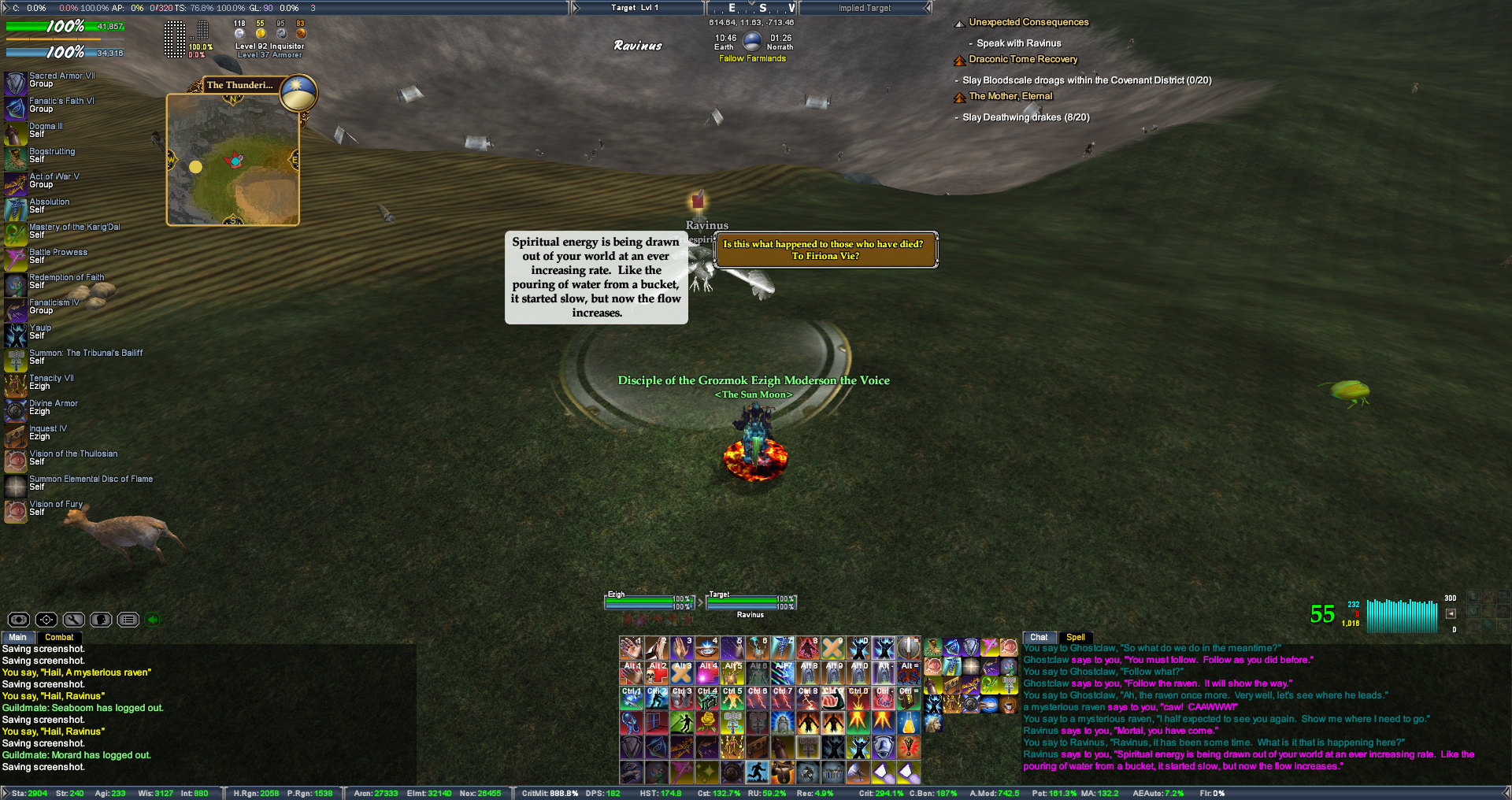Open The Mother, Eternal quest entry
Image resolution: width=1512 pixels, height=800 pixels.
point(1010,96)
